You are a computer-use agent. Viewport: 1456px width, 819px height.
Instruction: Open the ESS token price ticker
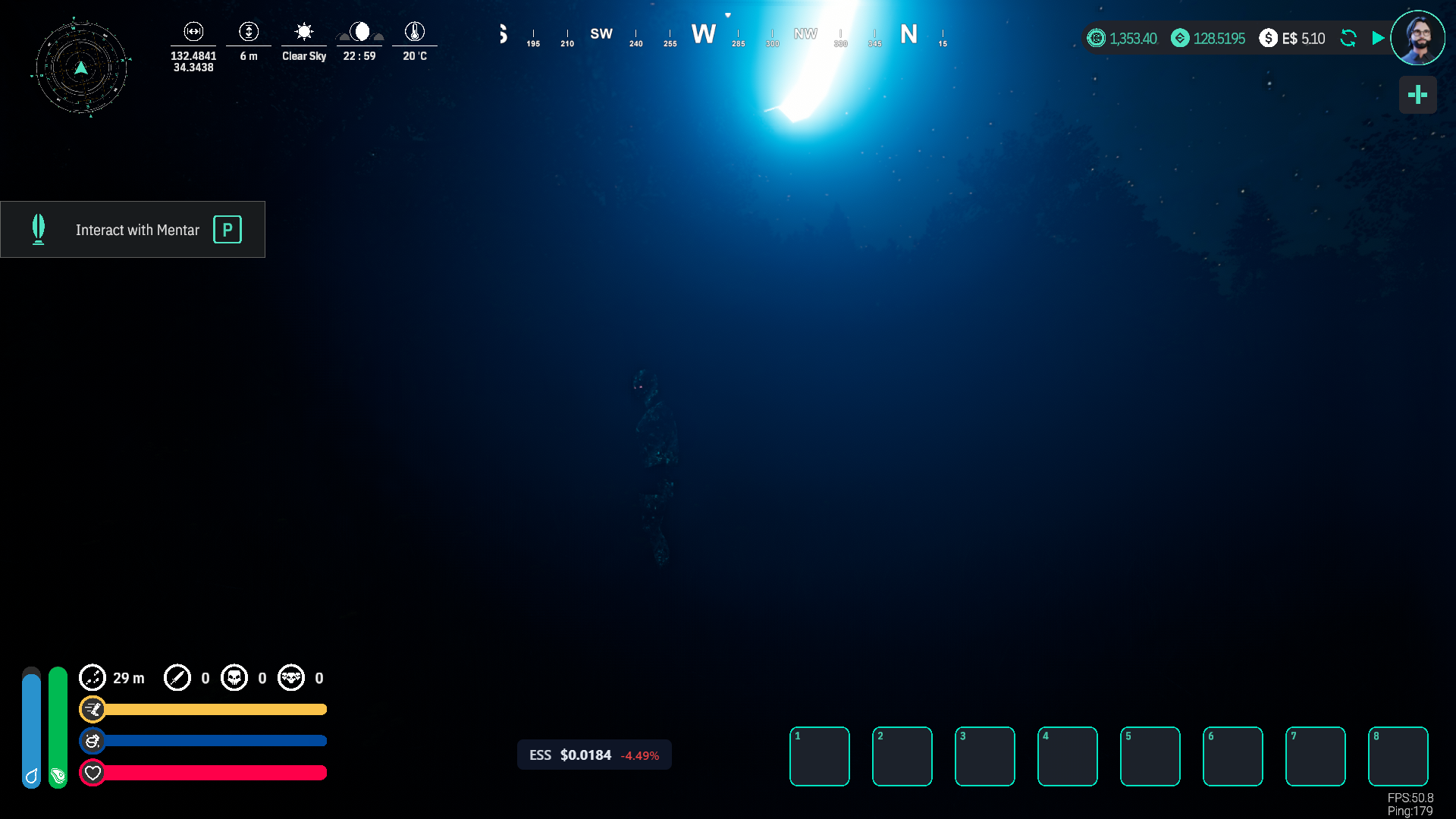coord(594,755)
